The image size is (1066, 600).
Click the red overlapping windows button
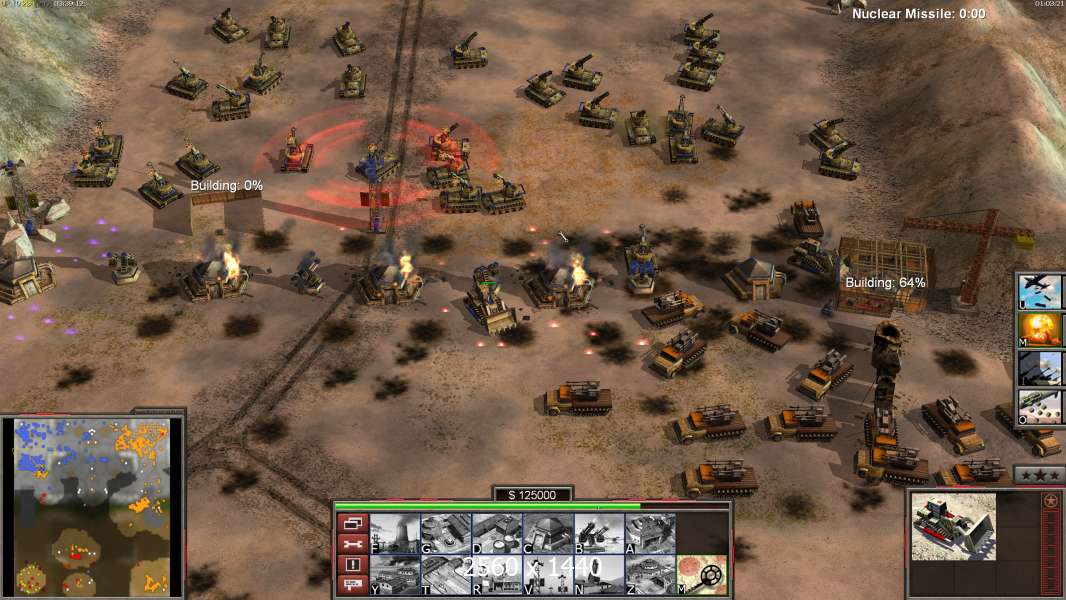point(352,523)
